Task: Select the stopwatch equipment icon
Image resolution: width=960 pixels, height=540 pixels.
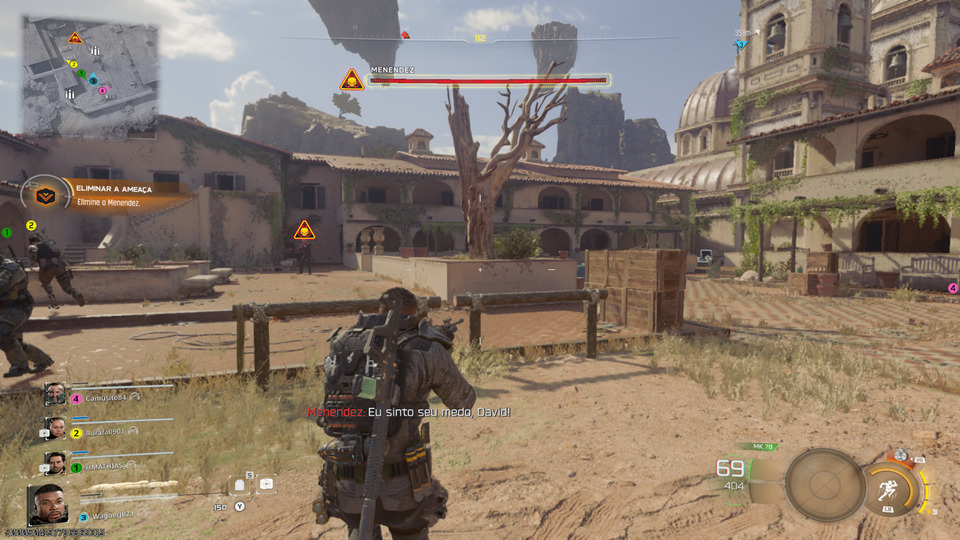Action: tap(901, 456)
